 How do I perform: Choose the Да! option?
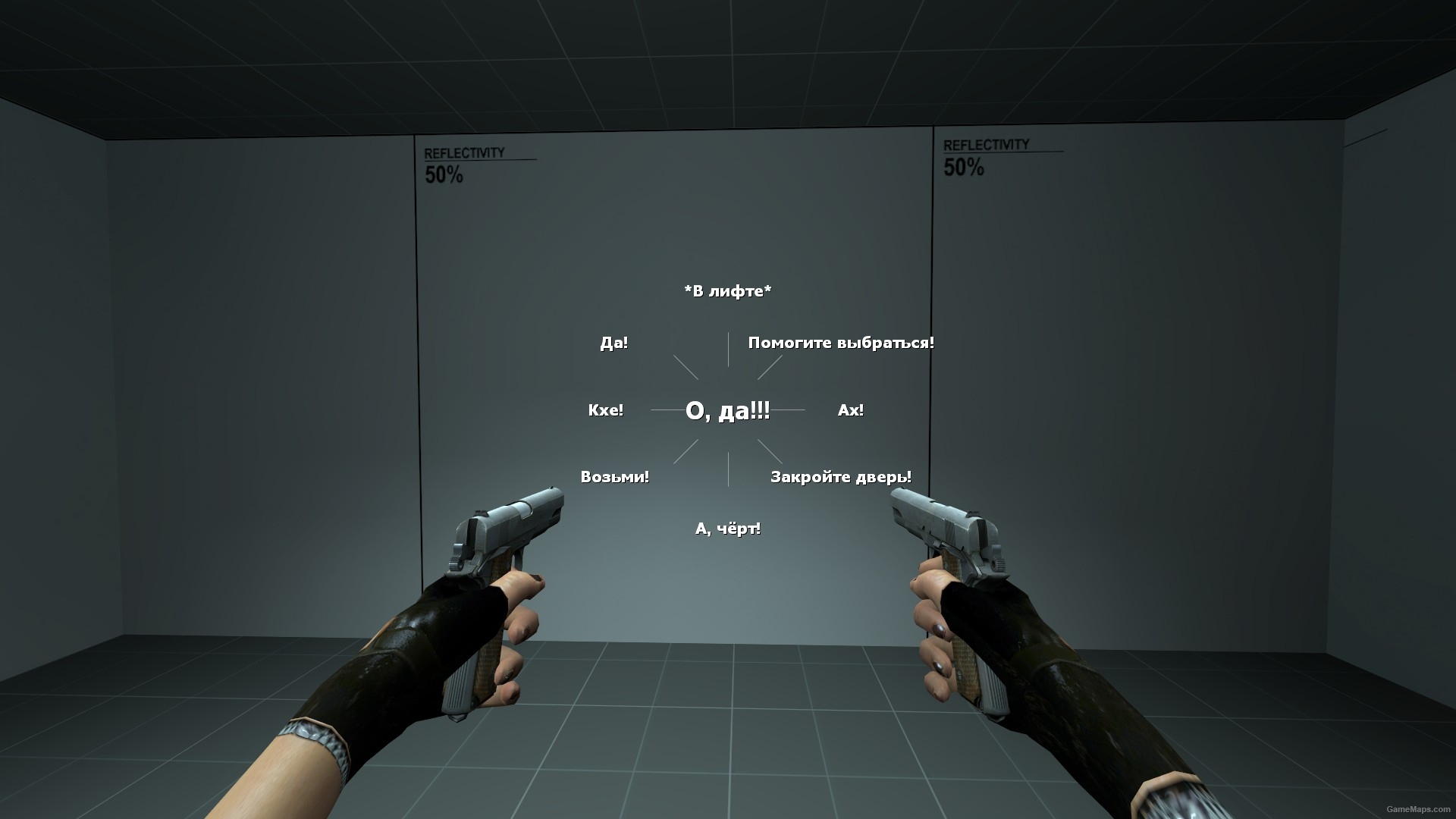click(614, 342)
